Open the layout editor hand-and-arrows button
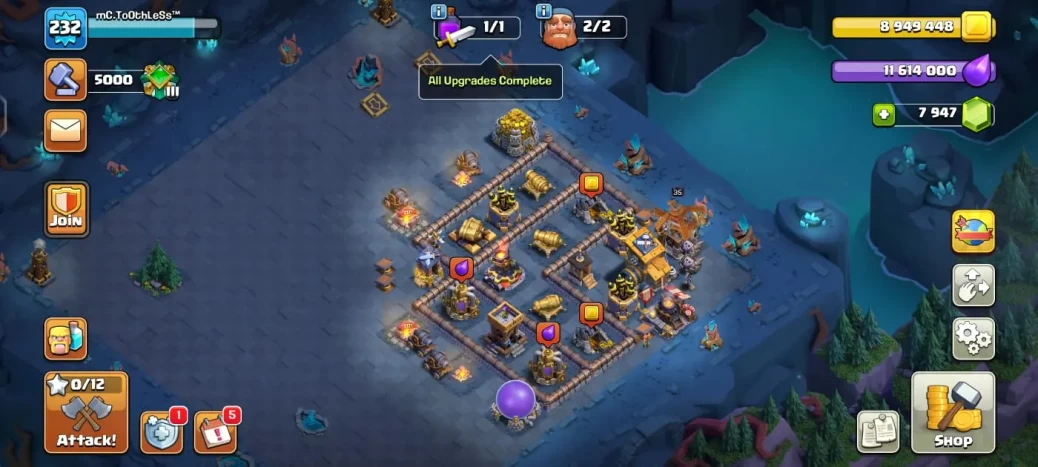Image resolution: width=1038 pixels, height=467 pixels. pyautogui.click(x=973, y=285)
